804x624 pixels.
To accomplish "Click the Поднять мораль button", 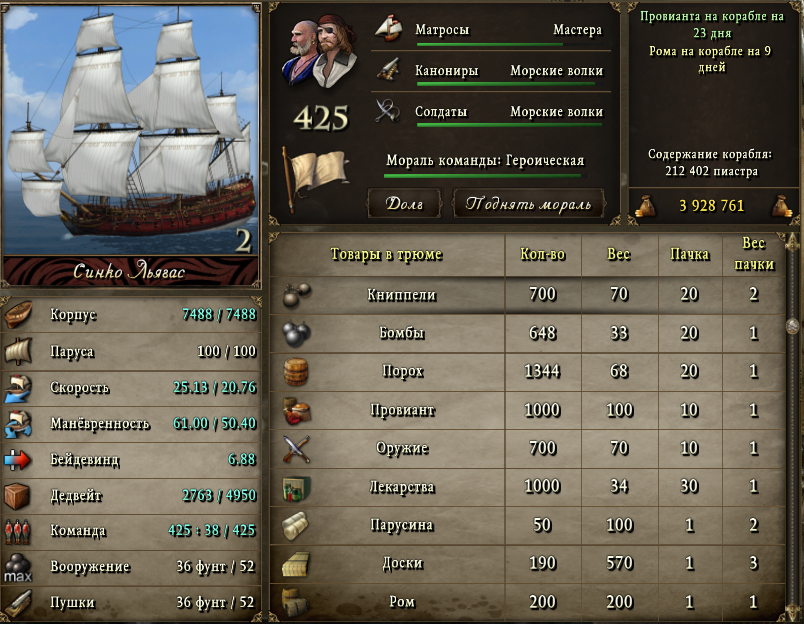I will click(529, 204).
